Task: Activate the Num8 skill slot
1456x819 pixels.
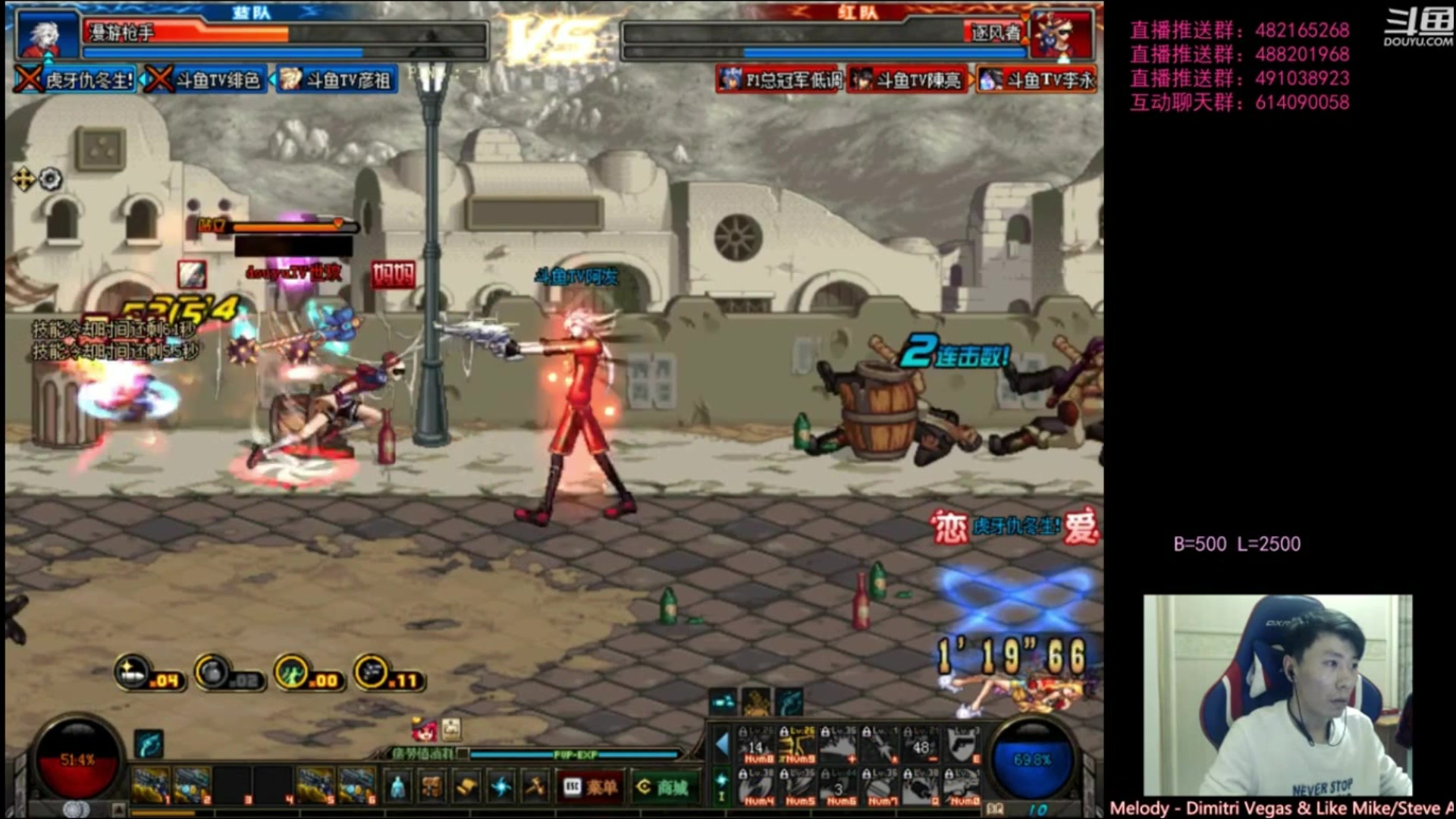Action: (x=758, y=744)
